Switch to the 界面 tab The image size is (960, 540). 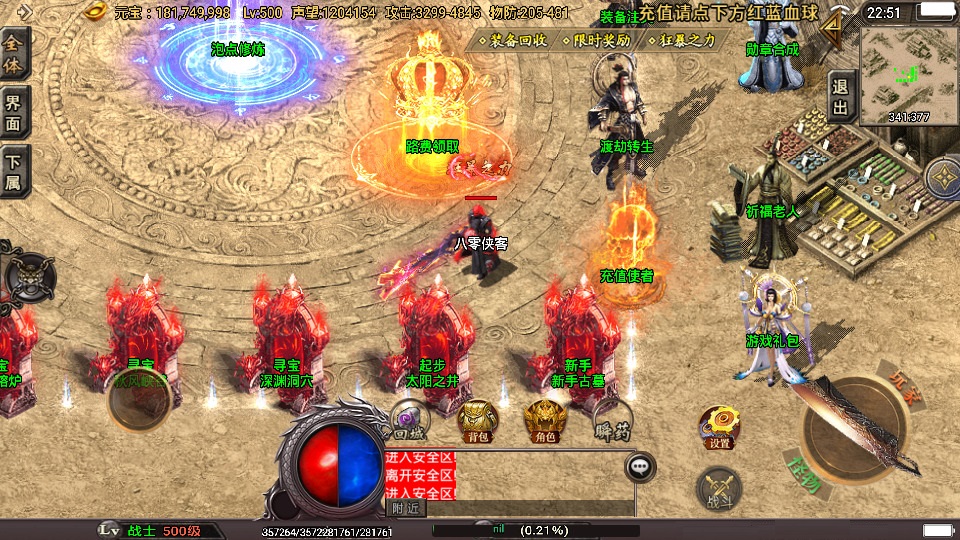14,113
